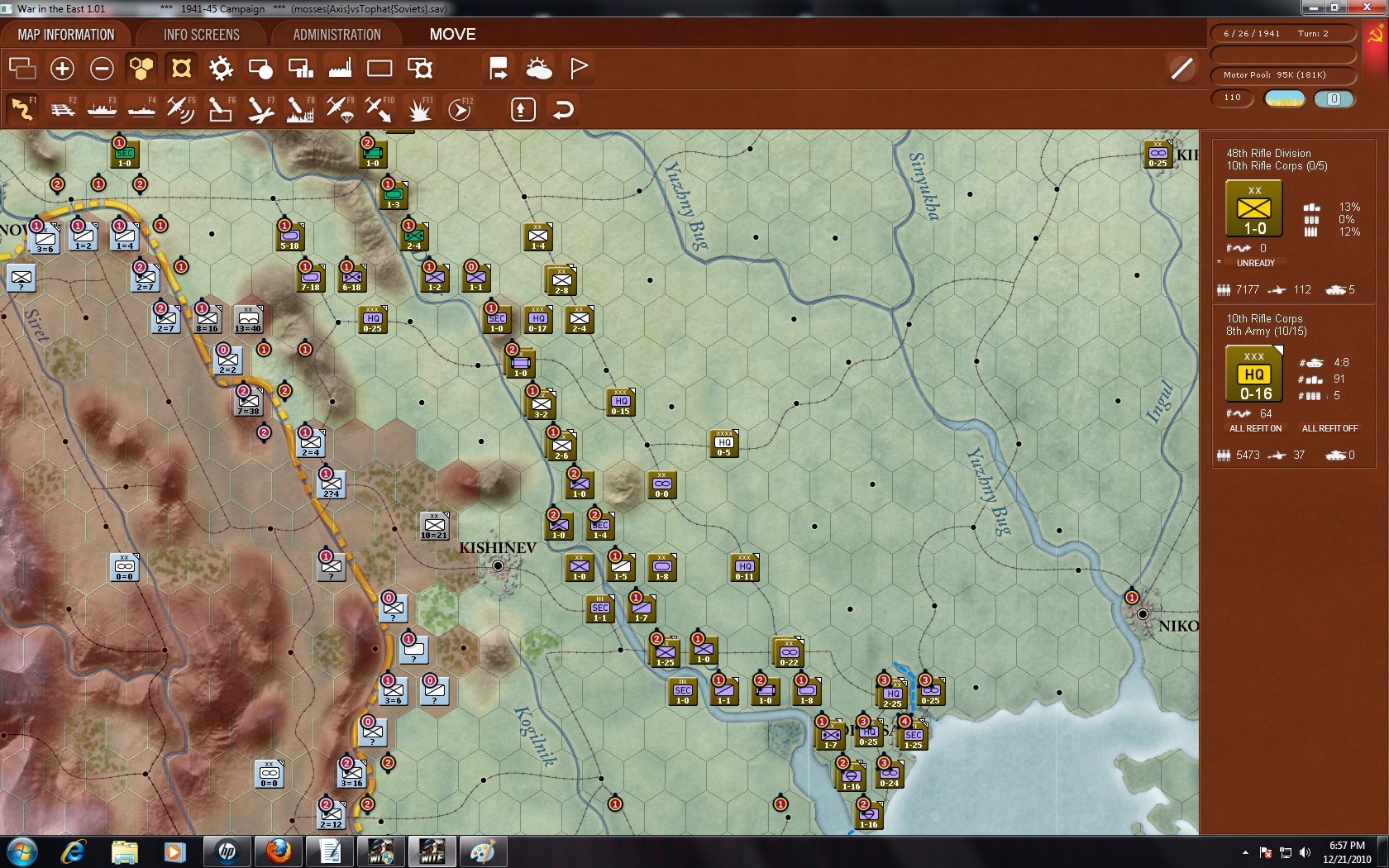
Task: Select air transfer mode (F10)
Action: pyautogui.click(x=379, y=108)
